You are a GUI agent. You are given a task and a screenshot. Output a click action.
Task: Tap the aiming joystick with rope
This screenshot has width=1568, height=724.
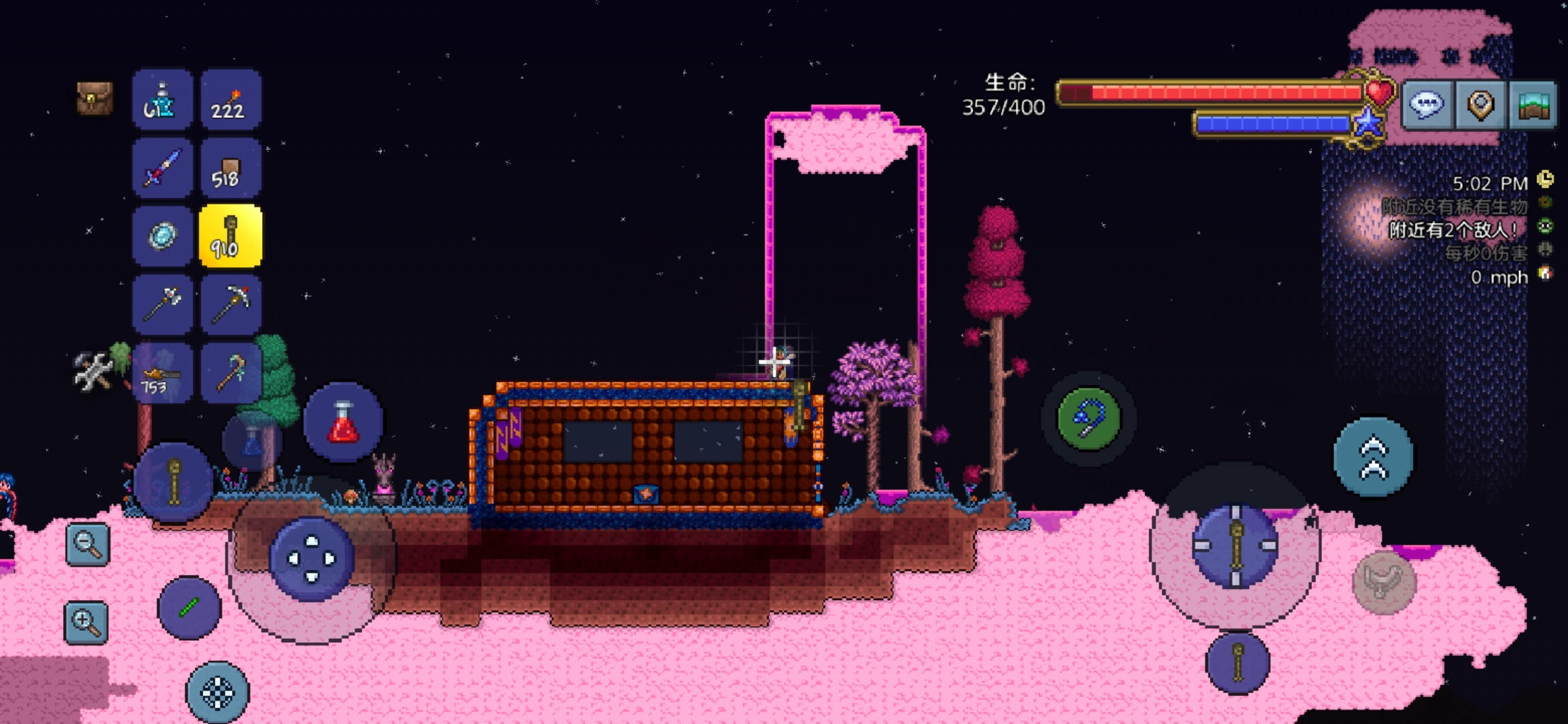pyautogui.click(x=1236, y=546)
